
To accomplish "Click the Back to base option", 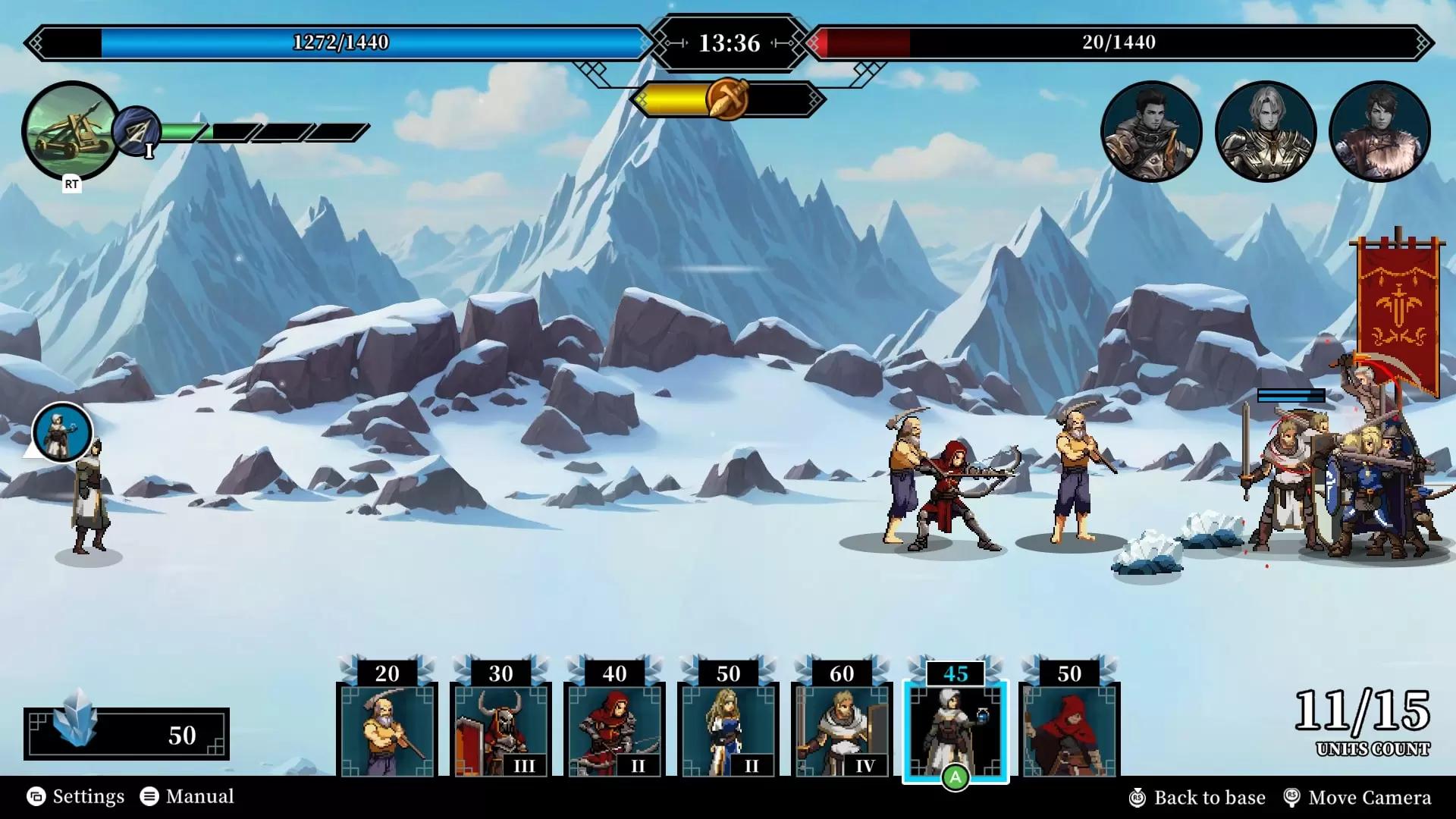I will [x=1197, y=798].
